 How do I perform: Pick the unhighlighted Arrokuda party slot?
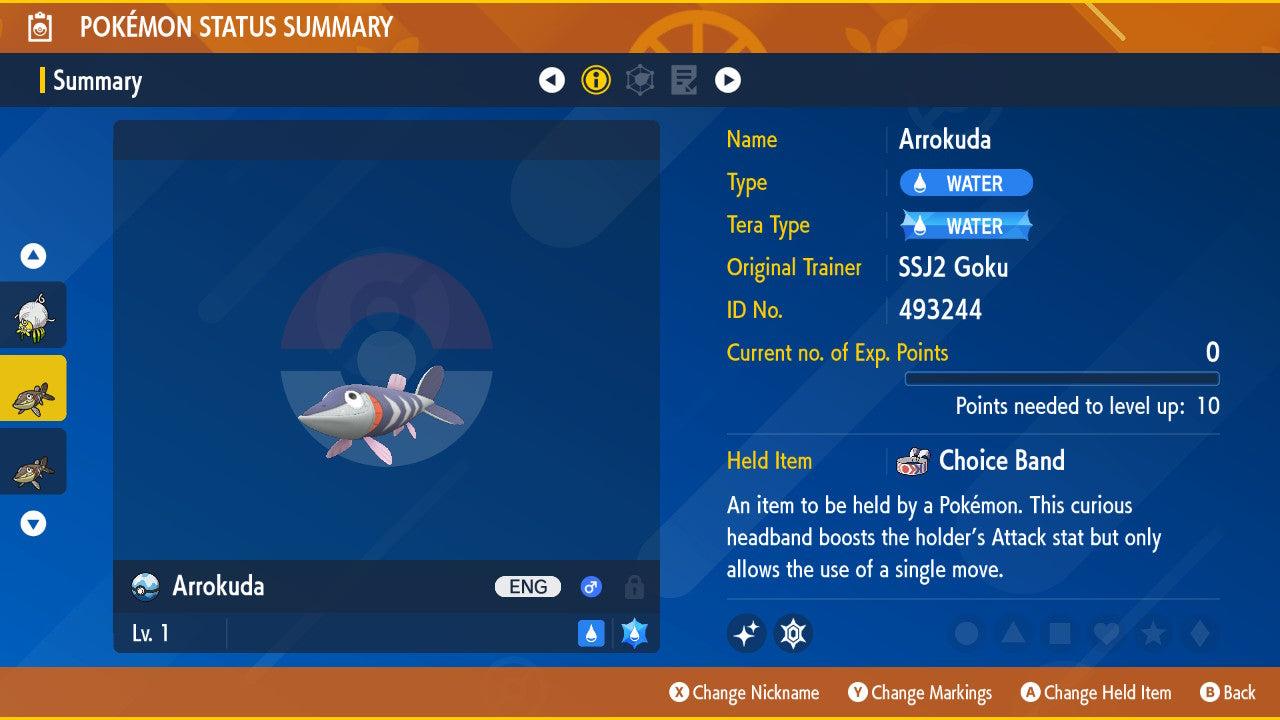point(33,462)
